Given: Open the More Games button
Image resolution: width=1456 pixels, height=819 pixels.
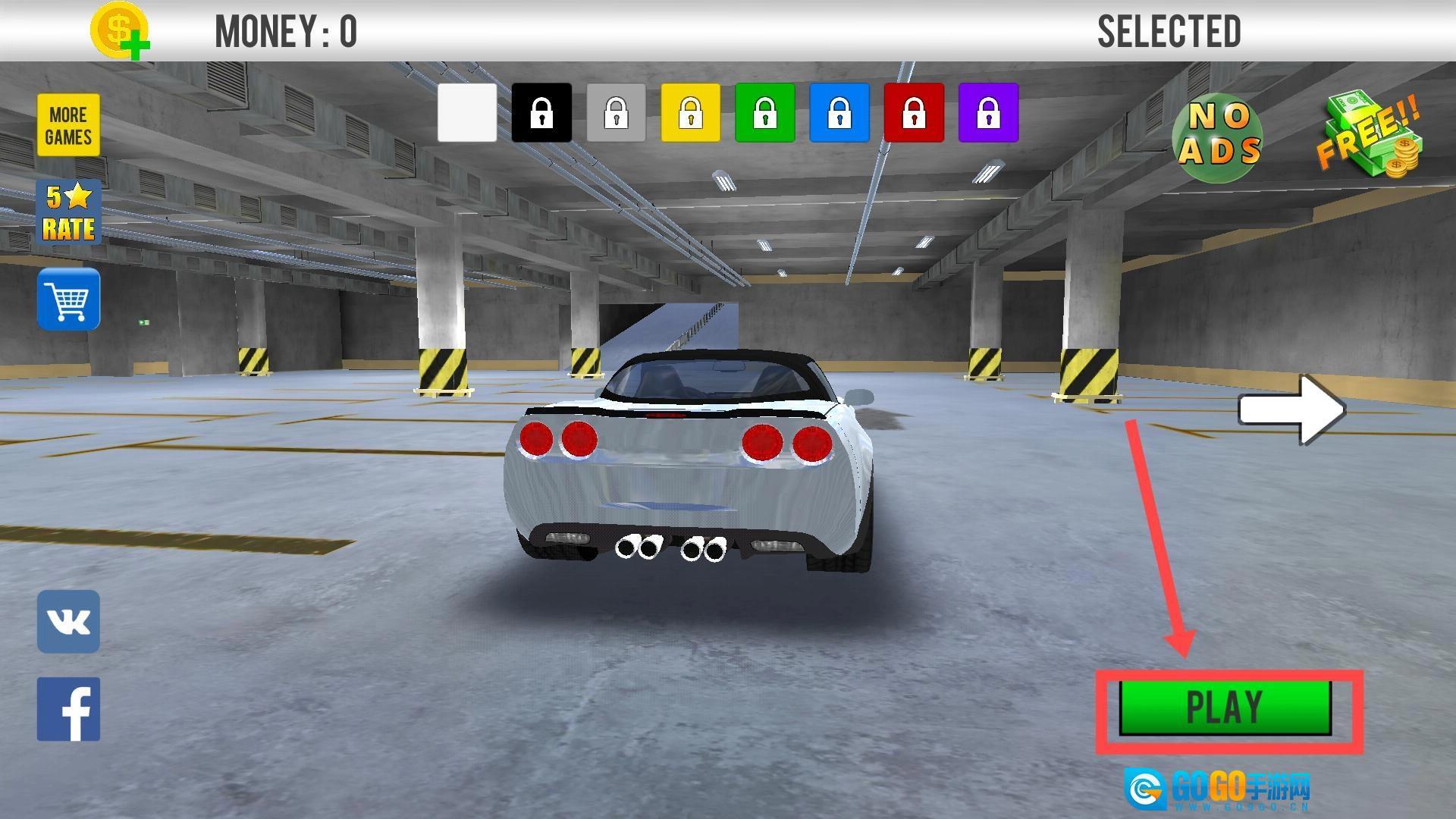Looking at the screenshot, I should (x=68, y=125).
